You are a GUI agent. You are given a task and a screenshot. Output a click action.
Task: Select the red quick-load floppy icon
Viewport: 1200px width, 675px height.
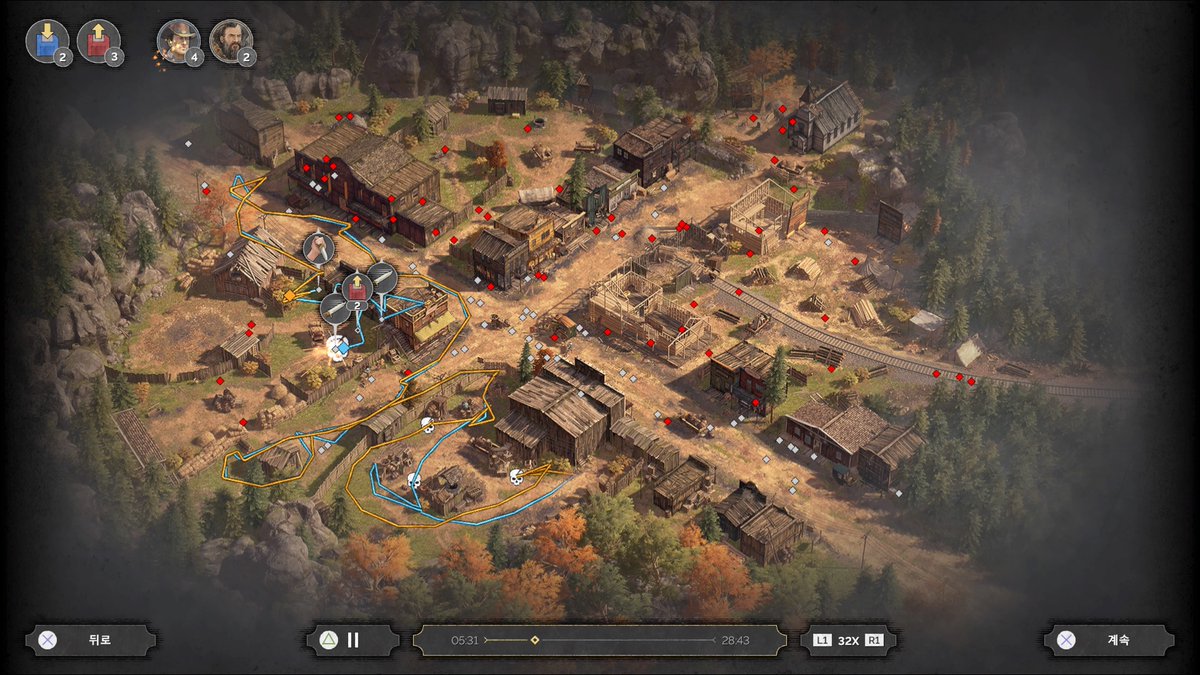(x=97, y=41)
